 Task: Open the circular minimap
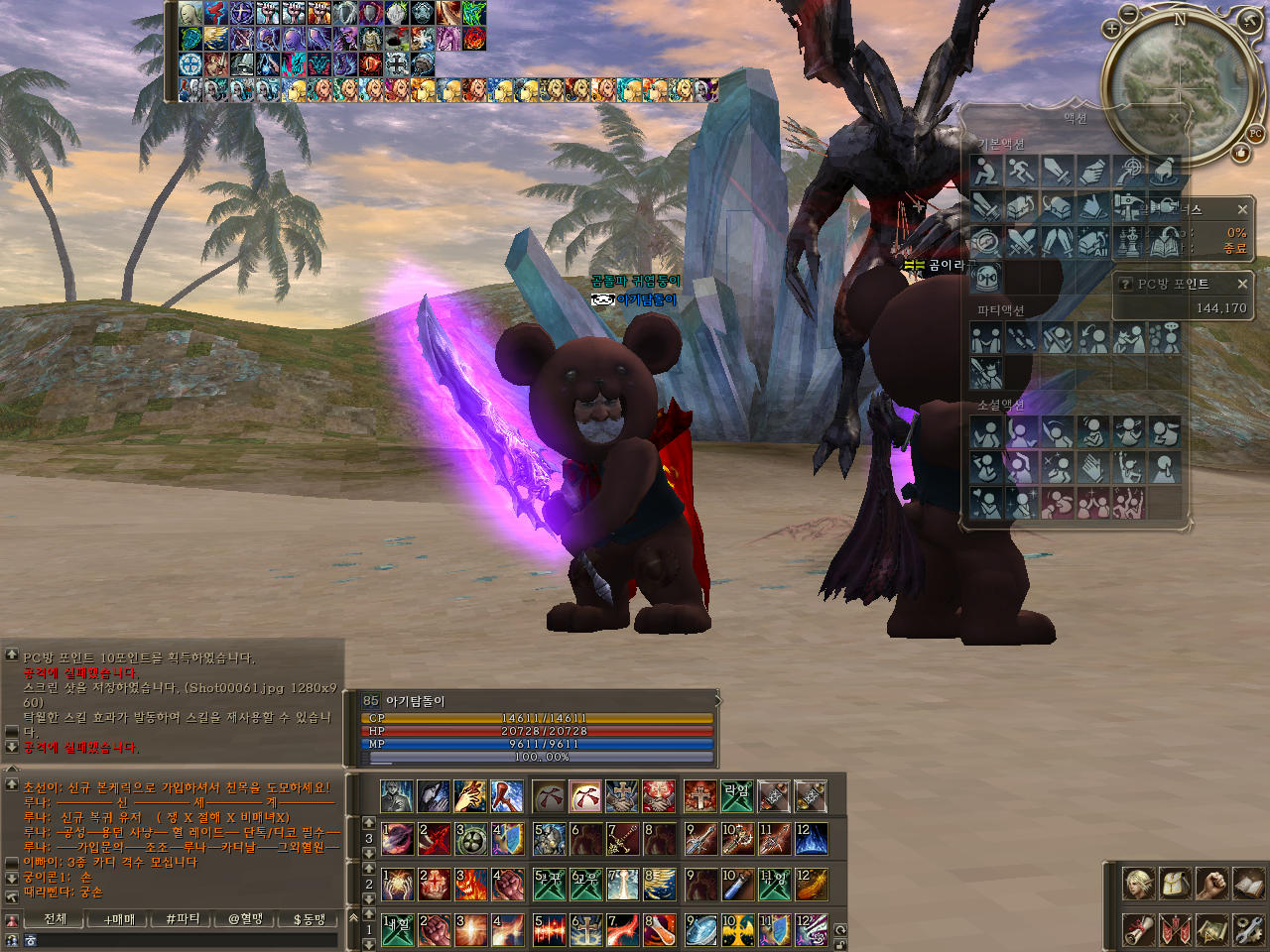click(1178, 86)
